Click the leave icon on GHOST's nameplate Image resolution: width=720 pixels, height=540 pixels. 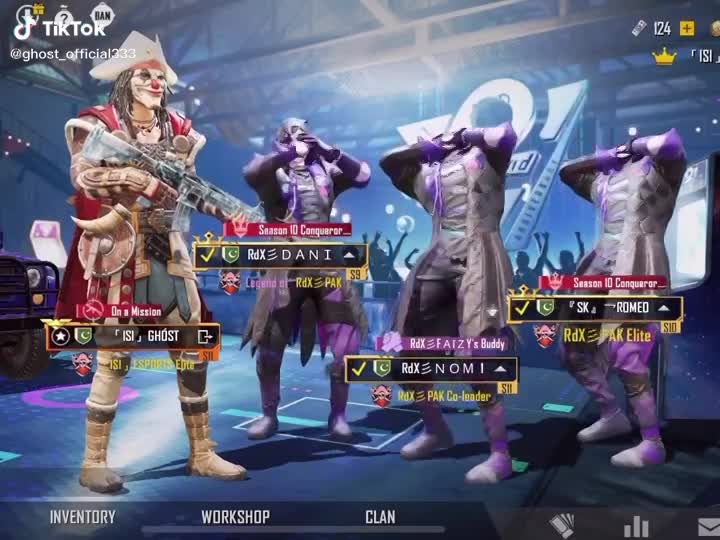click(x=206, y=336)
